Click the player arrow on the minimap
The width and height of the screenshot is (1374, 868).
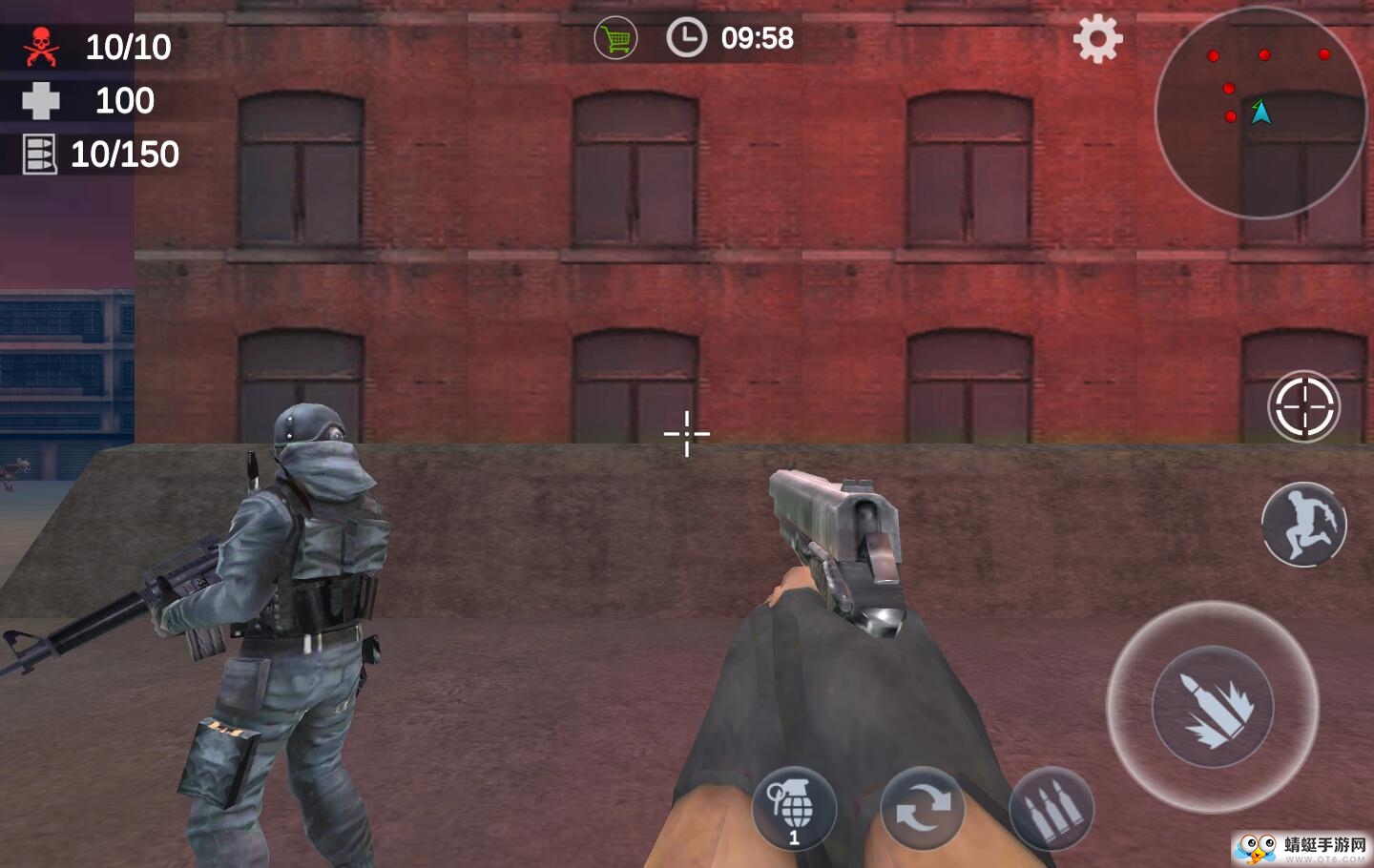point(1261,112)
